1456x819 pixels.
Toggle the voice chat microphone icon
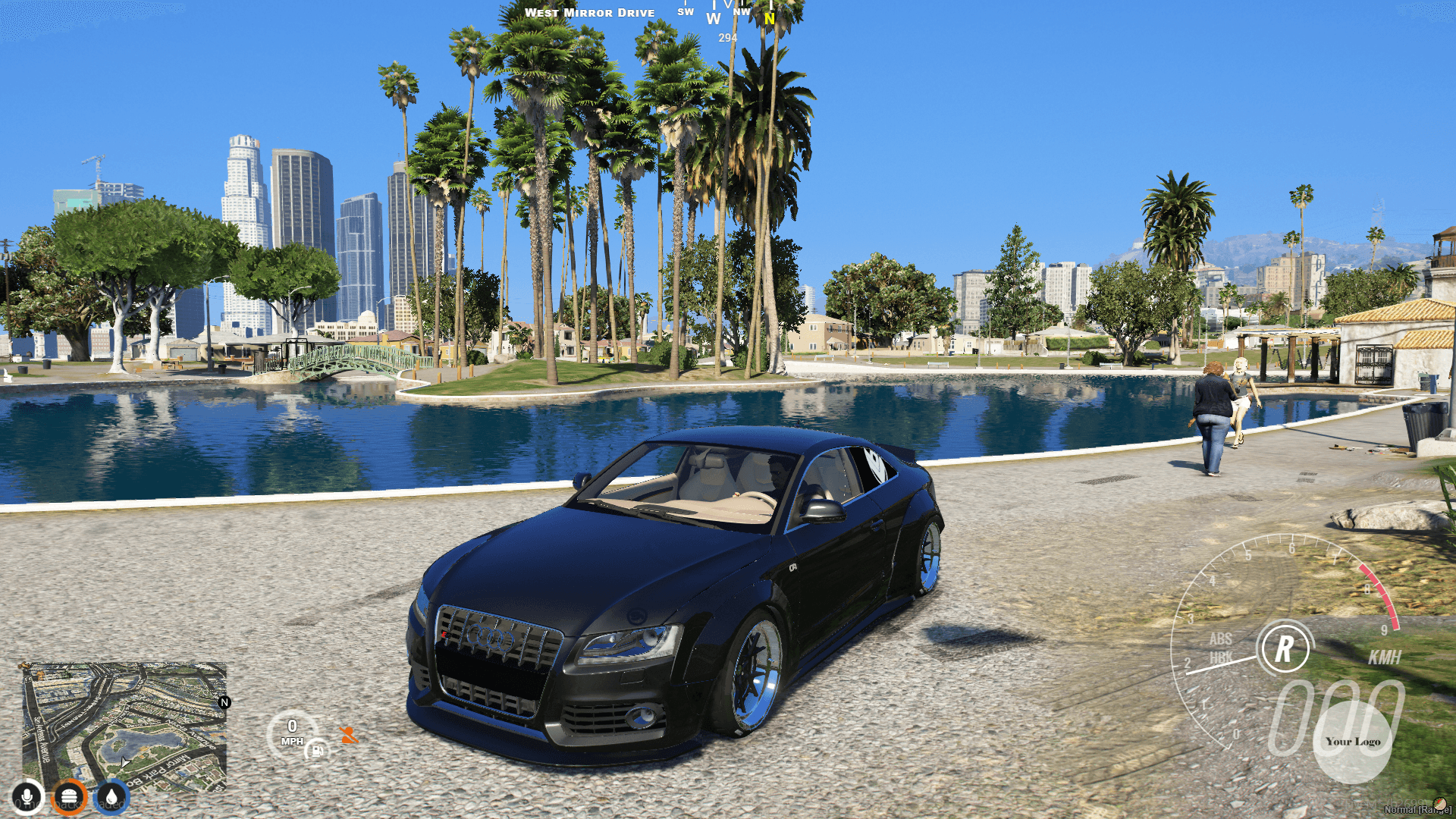tap(28, 795)
